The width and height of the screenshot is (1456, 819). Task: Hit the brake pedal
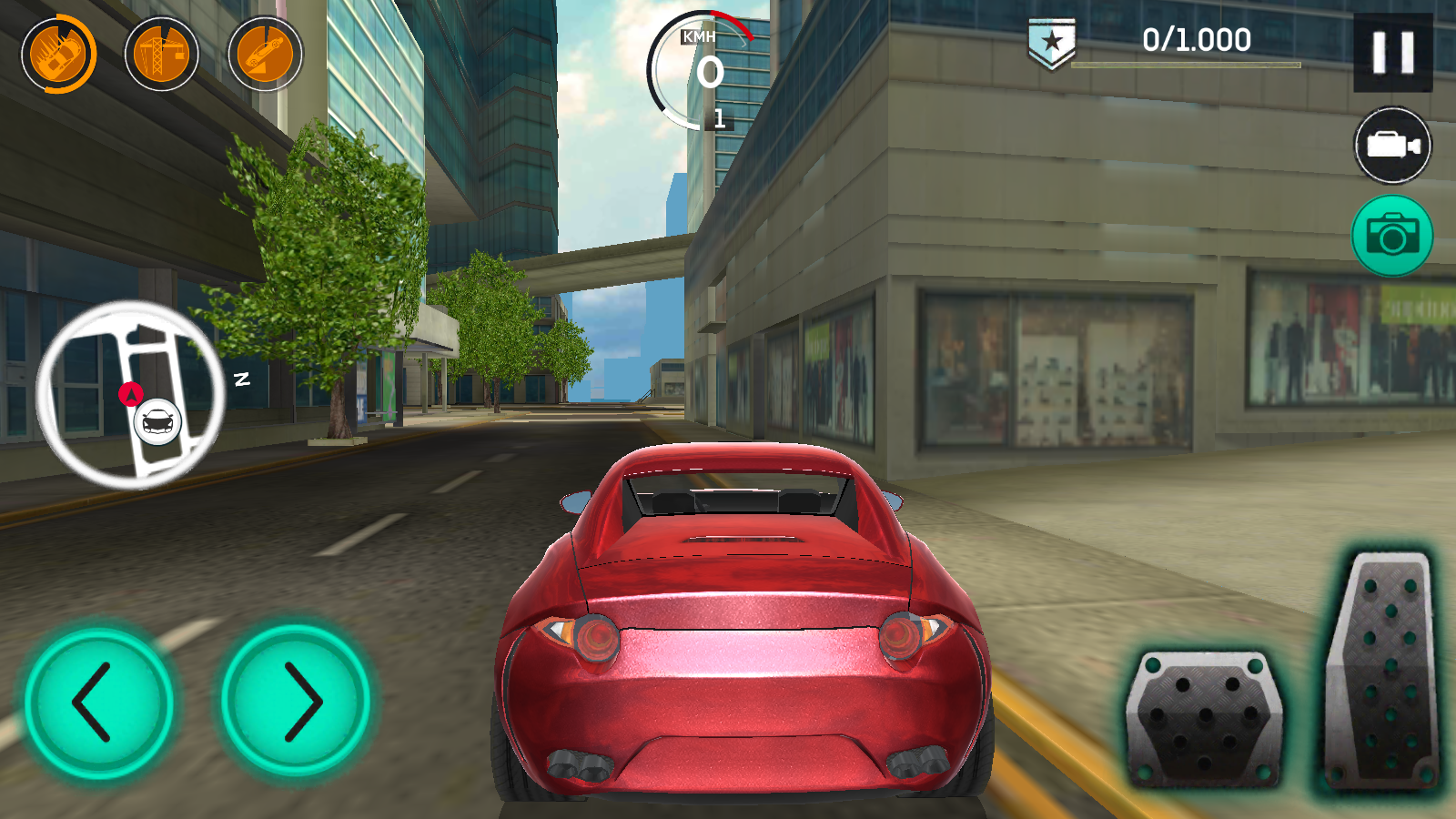[x=1204, y=719]
